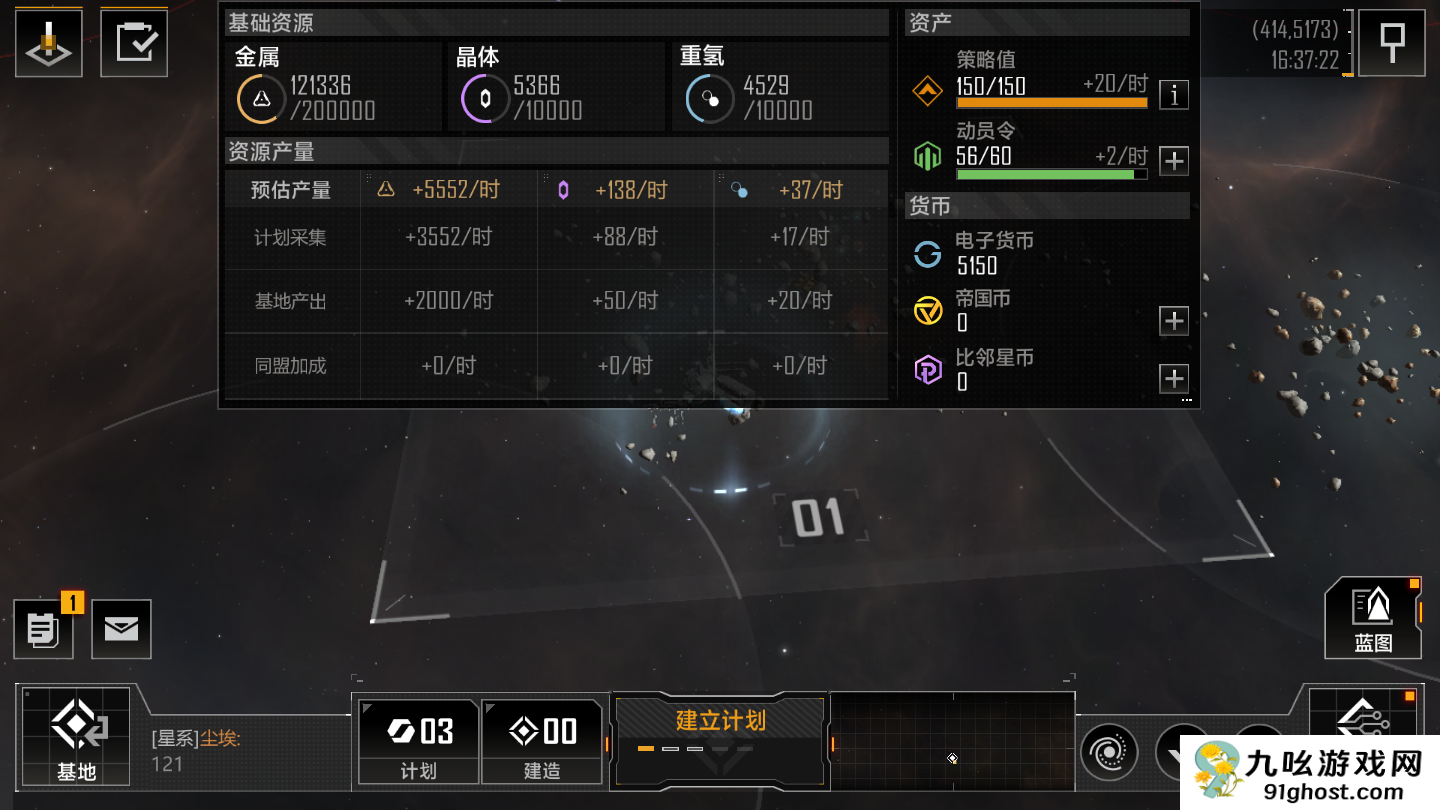The height and width of the screenshot is (810, 1440).
Task: Create a plan (建立计划)
Action: click(720, 728)
